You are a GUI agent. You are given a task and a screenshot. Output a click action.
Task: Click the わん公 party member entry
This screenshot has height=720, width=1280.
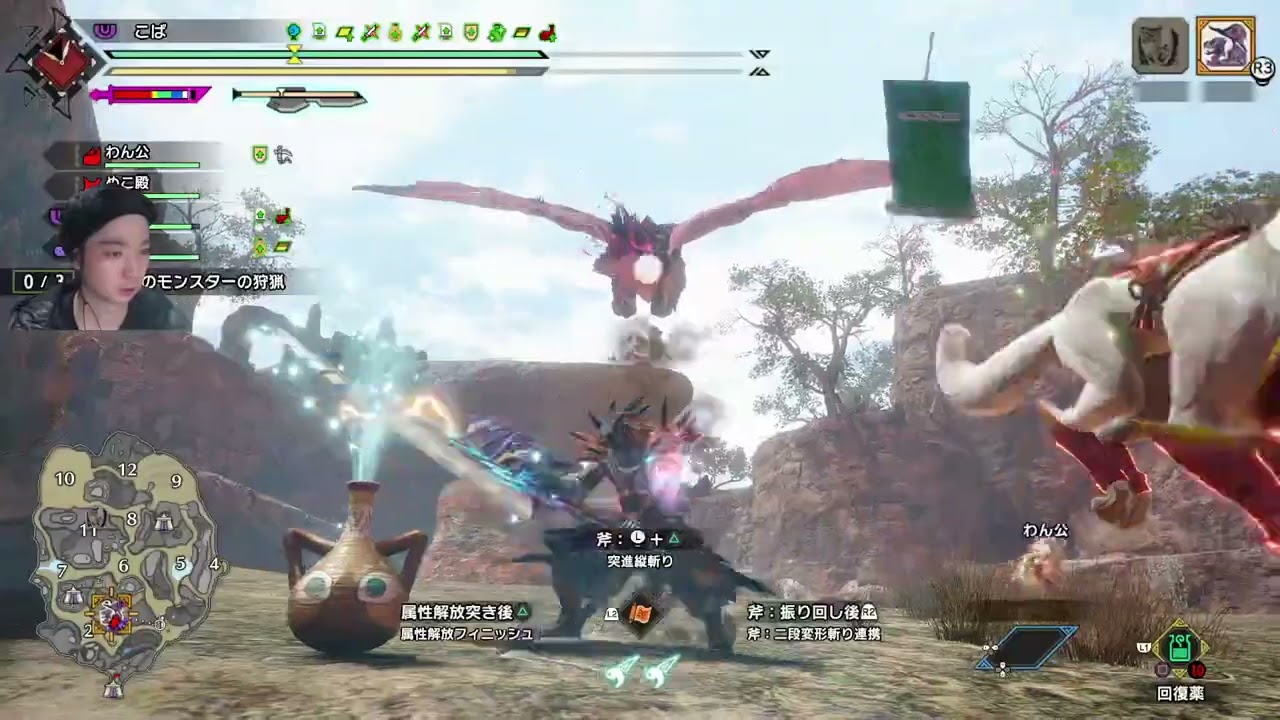127,153
